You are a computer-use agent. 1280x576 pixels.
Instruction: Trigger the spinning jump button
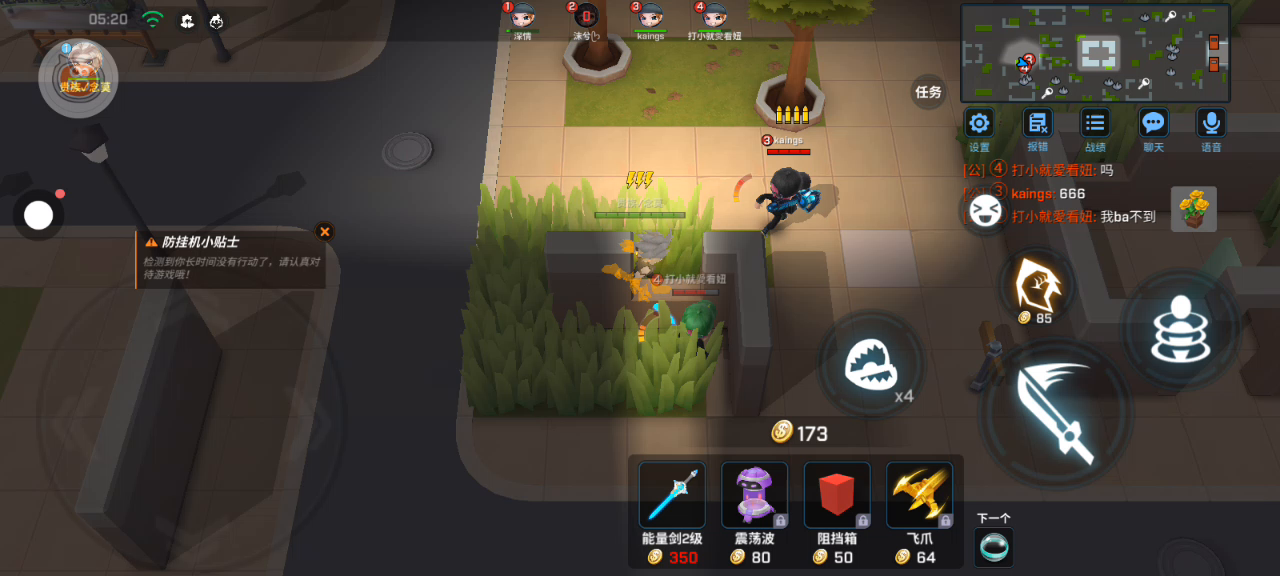point(1180,329)
